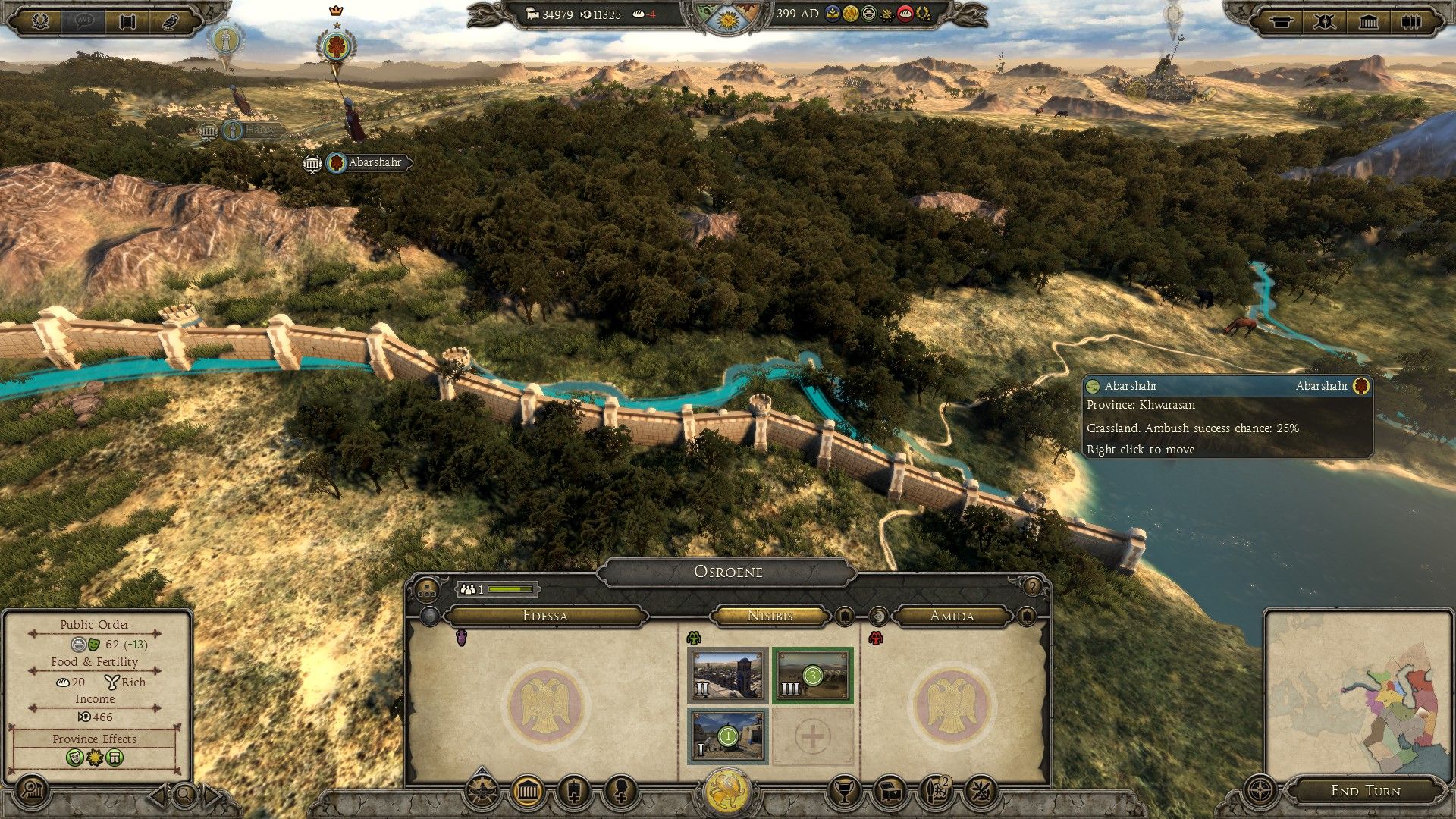The width and height of the screenshot is (1456, 819).
Task: Click the imperium laurel wreath status indicator
Action: tap(925, 14)
